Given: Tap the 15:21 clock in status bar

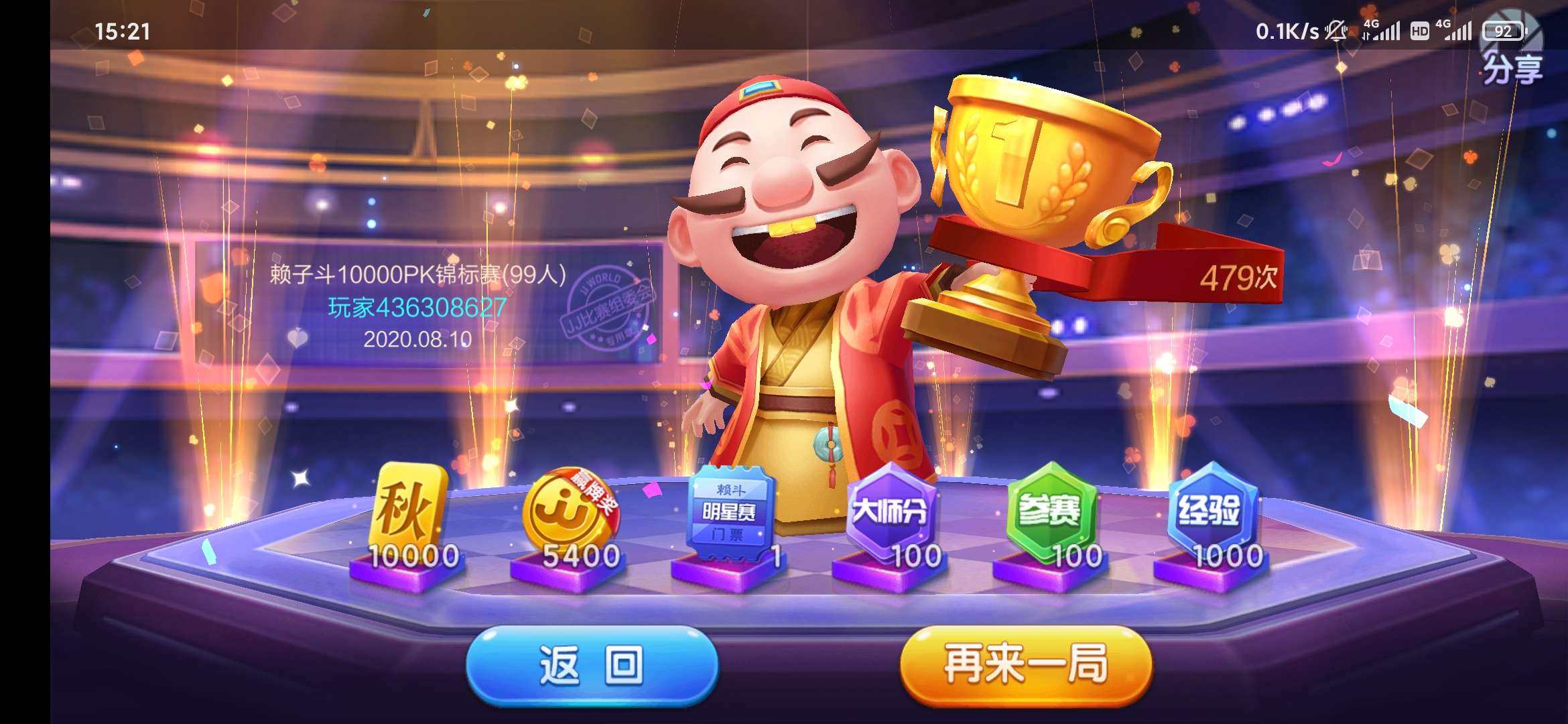Looking at the screenshot, I should [124, 30].
